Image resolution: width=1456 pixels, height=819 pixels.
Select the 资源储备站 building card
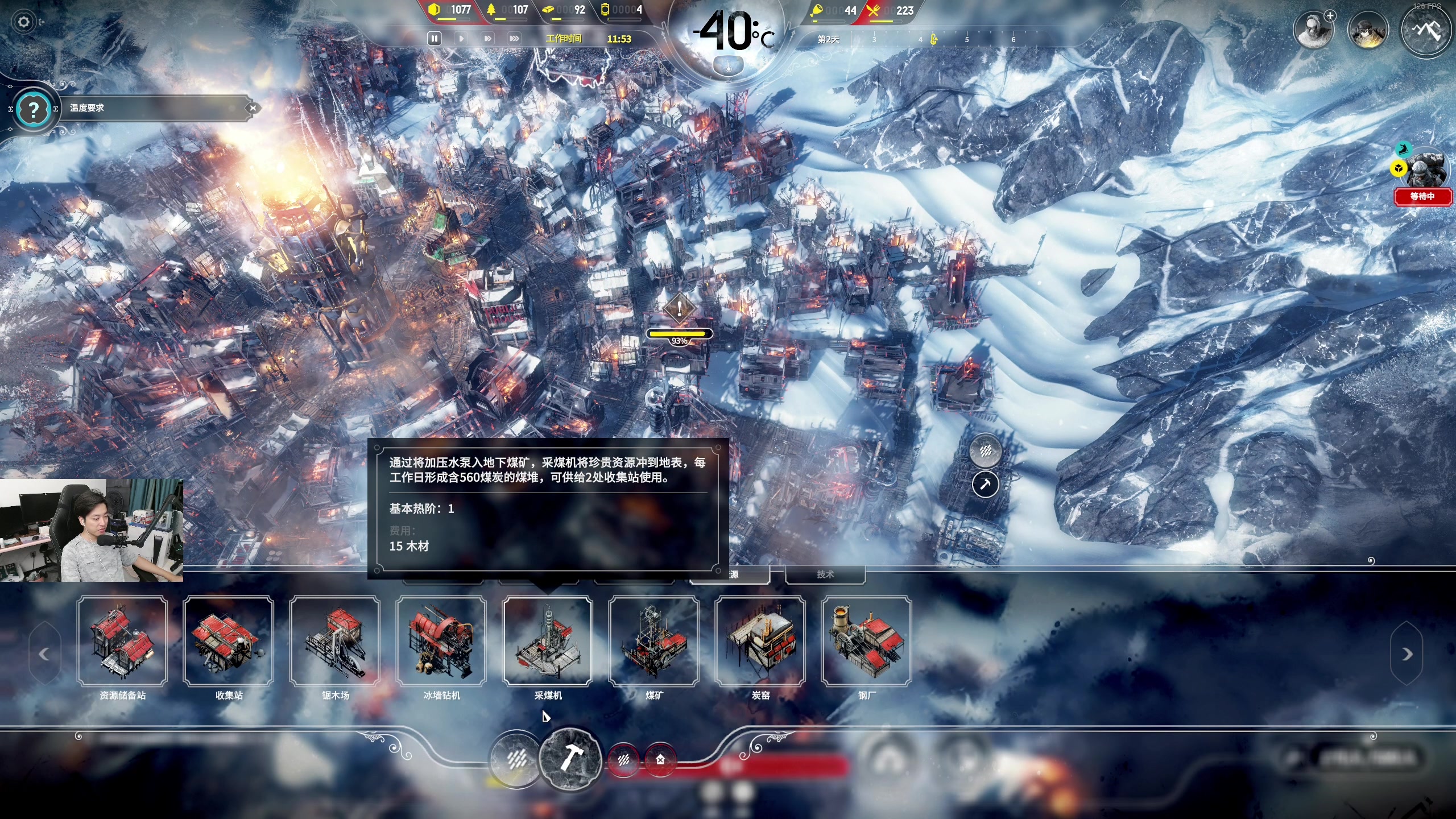tap(122, 641)
